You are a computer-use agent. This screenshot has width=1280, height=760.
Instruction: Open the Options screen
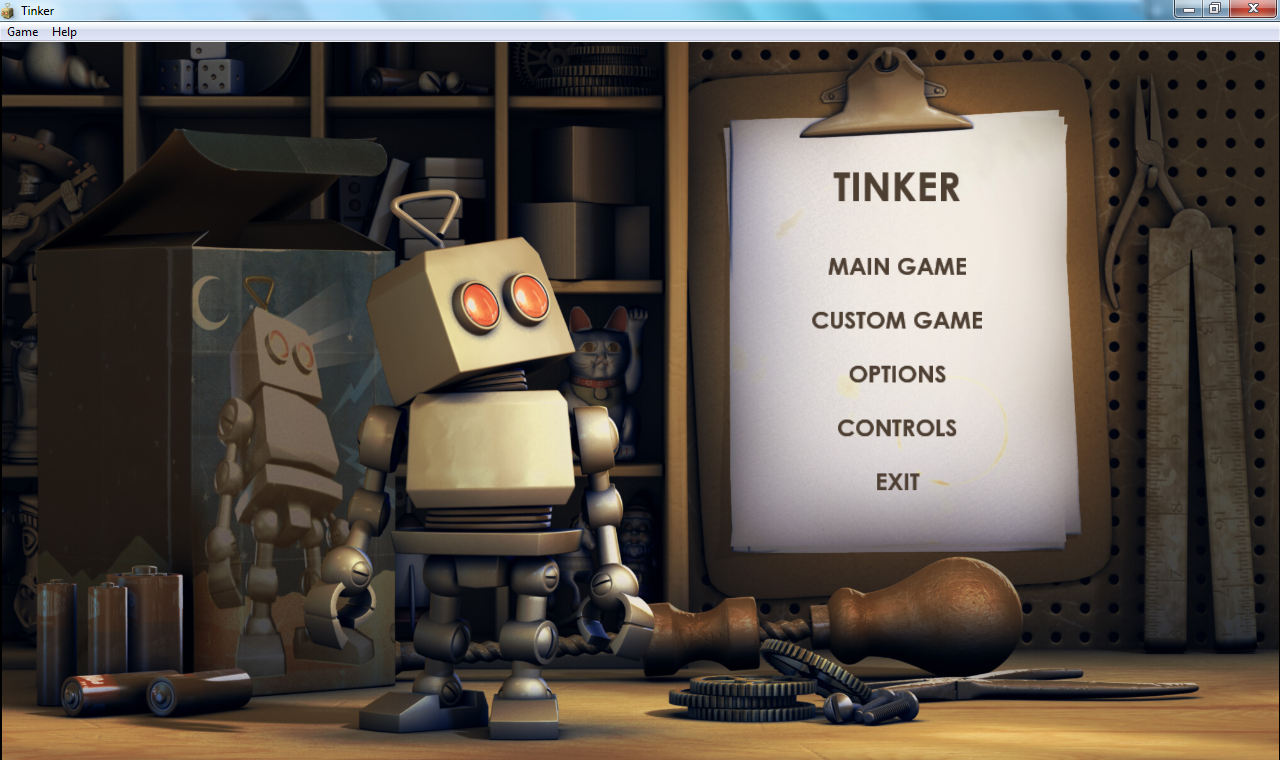click(x=897, y=374)
